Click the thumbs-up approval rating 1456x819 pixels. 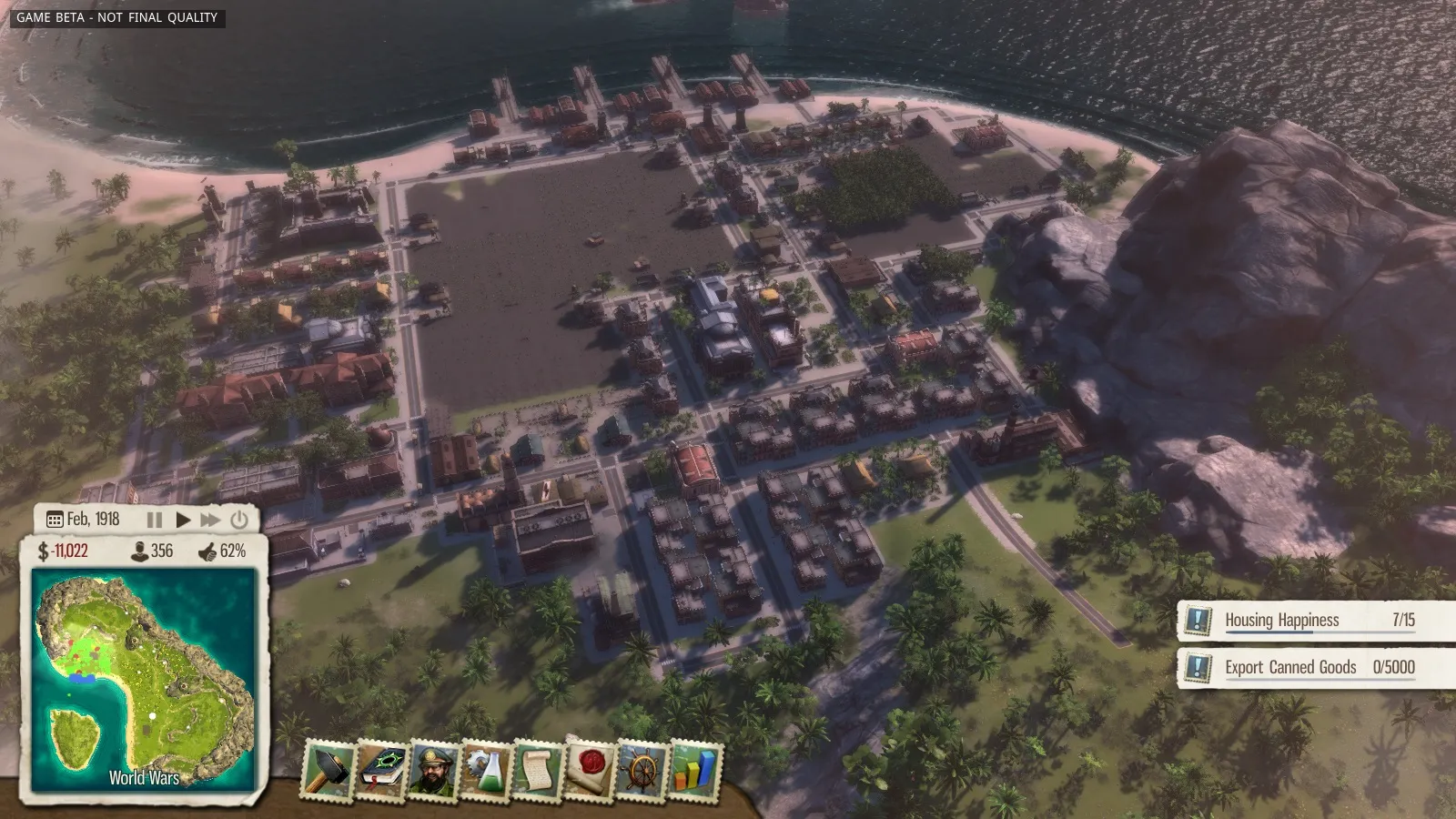coord(222,551)
